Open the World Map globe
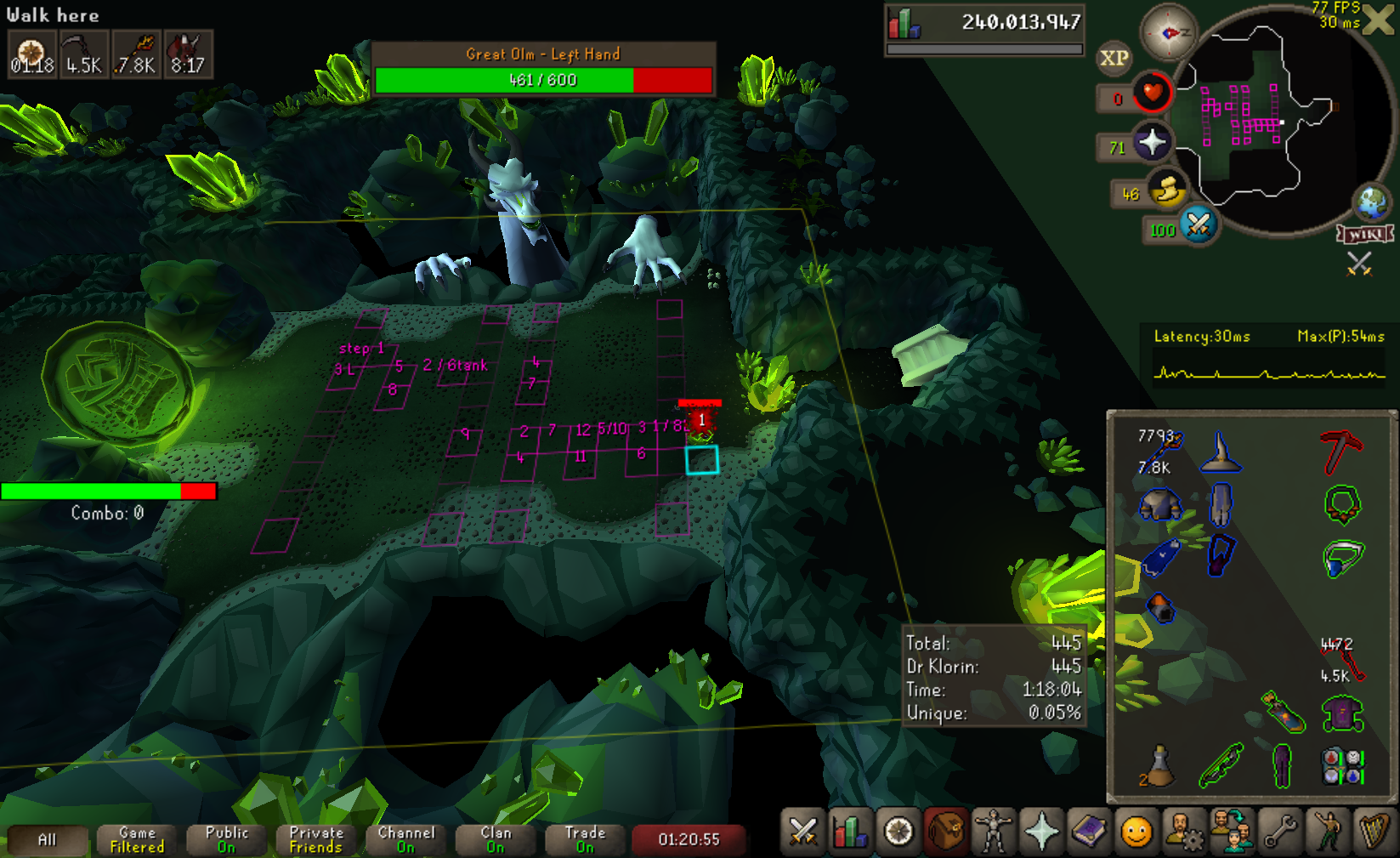Viewport: 1400px width, 858px height. pos(1371,202)
